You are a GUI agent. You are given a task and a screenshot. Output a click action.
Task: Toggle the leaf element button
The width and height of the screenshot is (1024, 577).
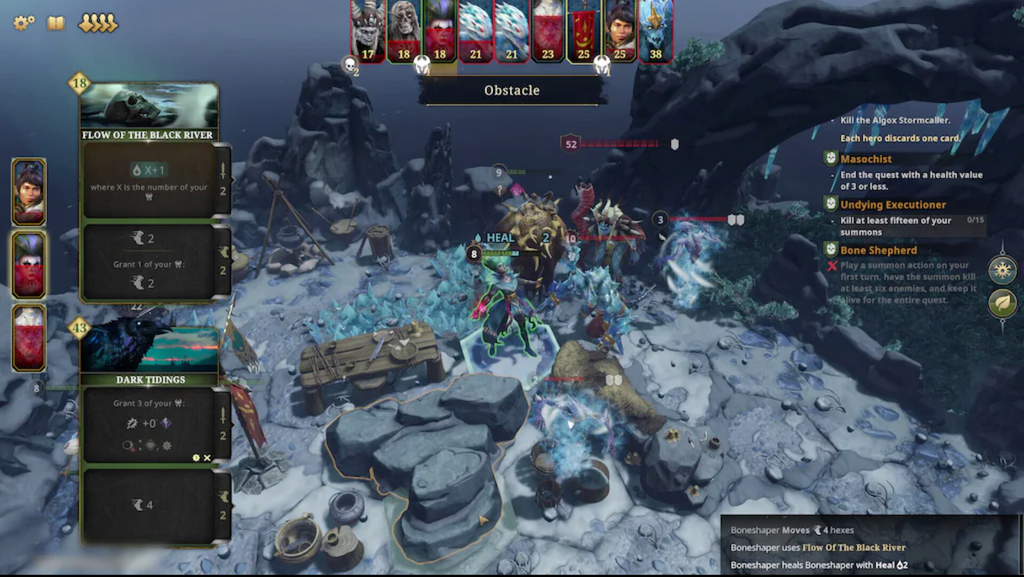tap(1002, 304)
